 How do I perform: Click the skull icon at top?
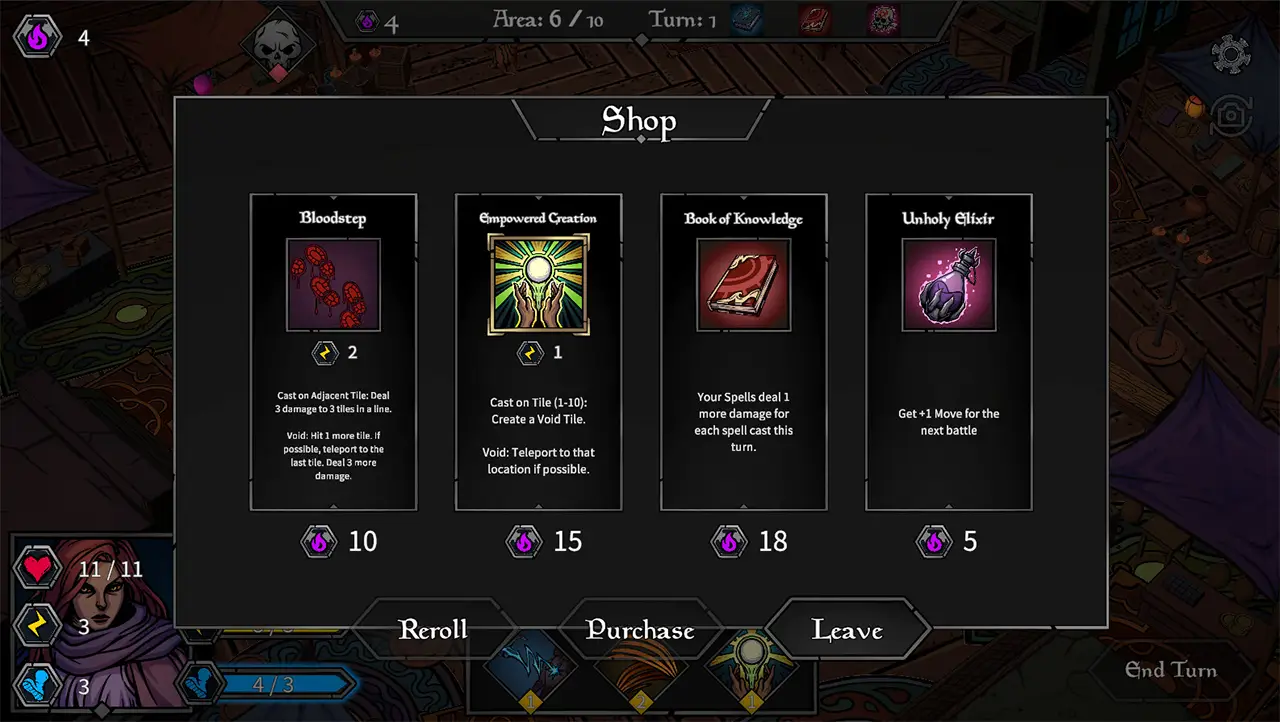pos(277,46)
